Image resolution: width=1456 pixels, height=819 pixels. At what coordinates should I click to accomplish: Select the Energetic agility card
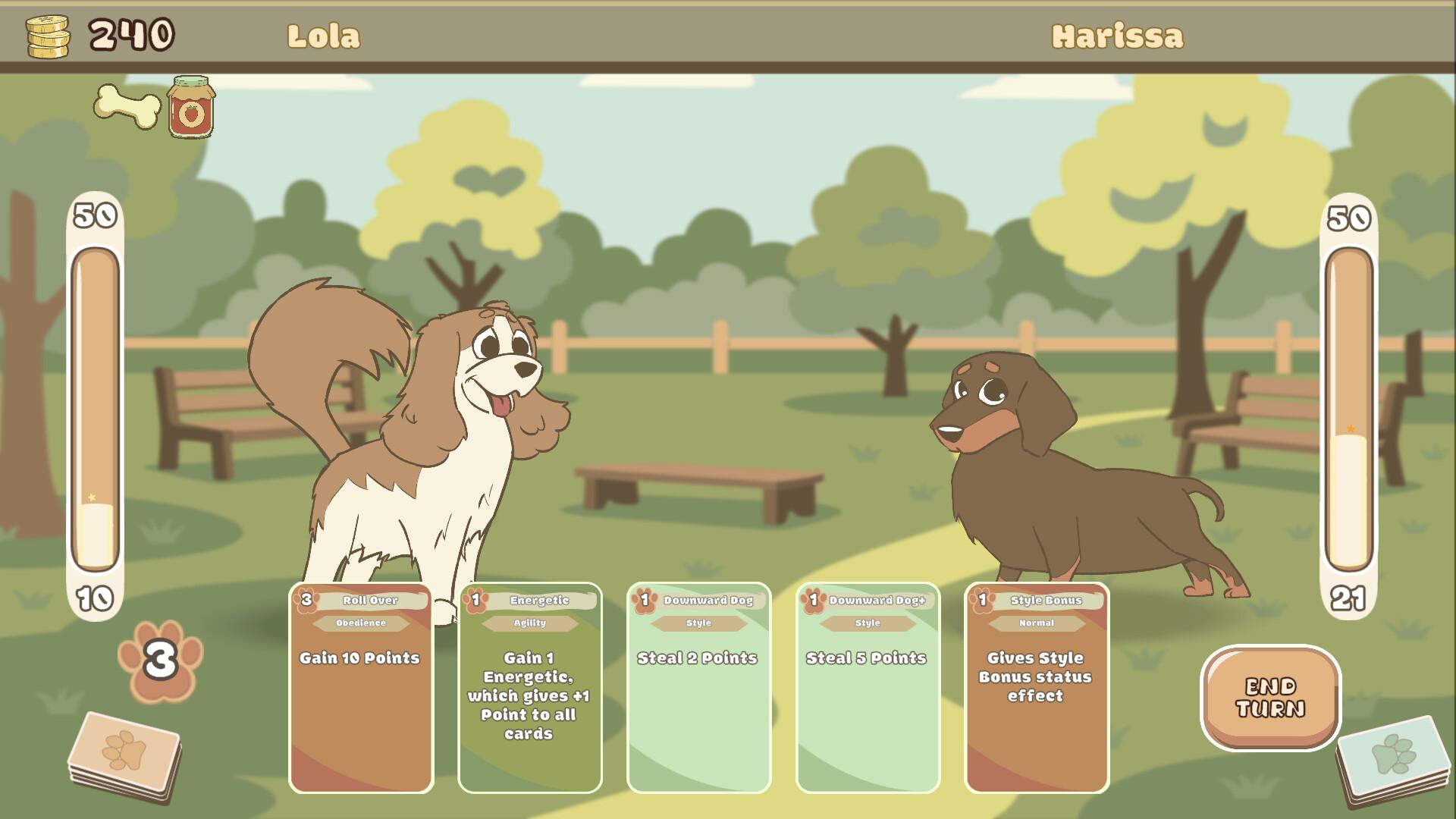(x=530, y=687)
